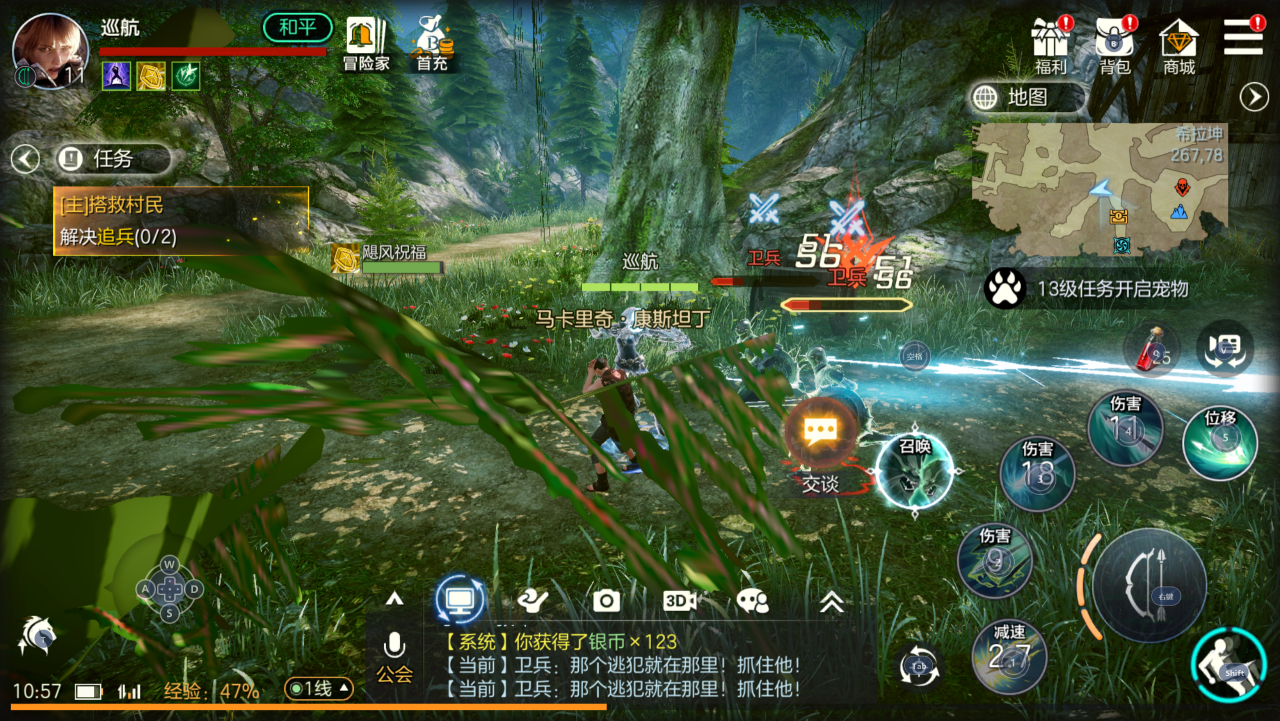Open the 首充 first recharge offer

coord(432,44)
